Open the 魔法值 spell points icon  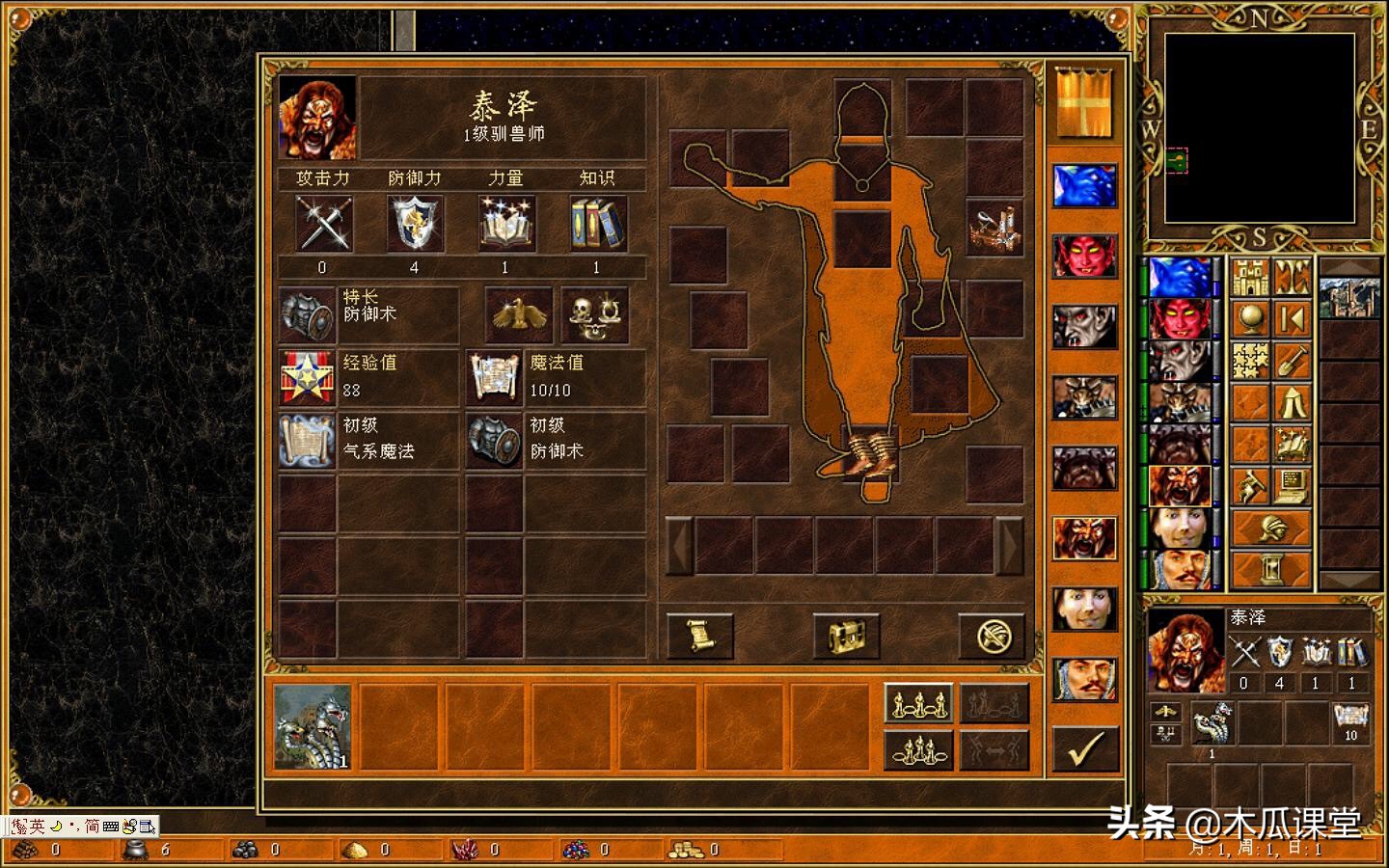click(x=495, y=377)
